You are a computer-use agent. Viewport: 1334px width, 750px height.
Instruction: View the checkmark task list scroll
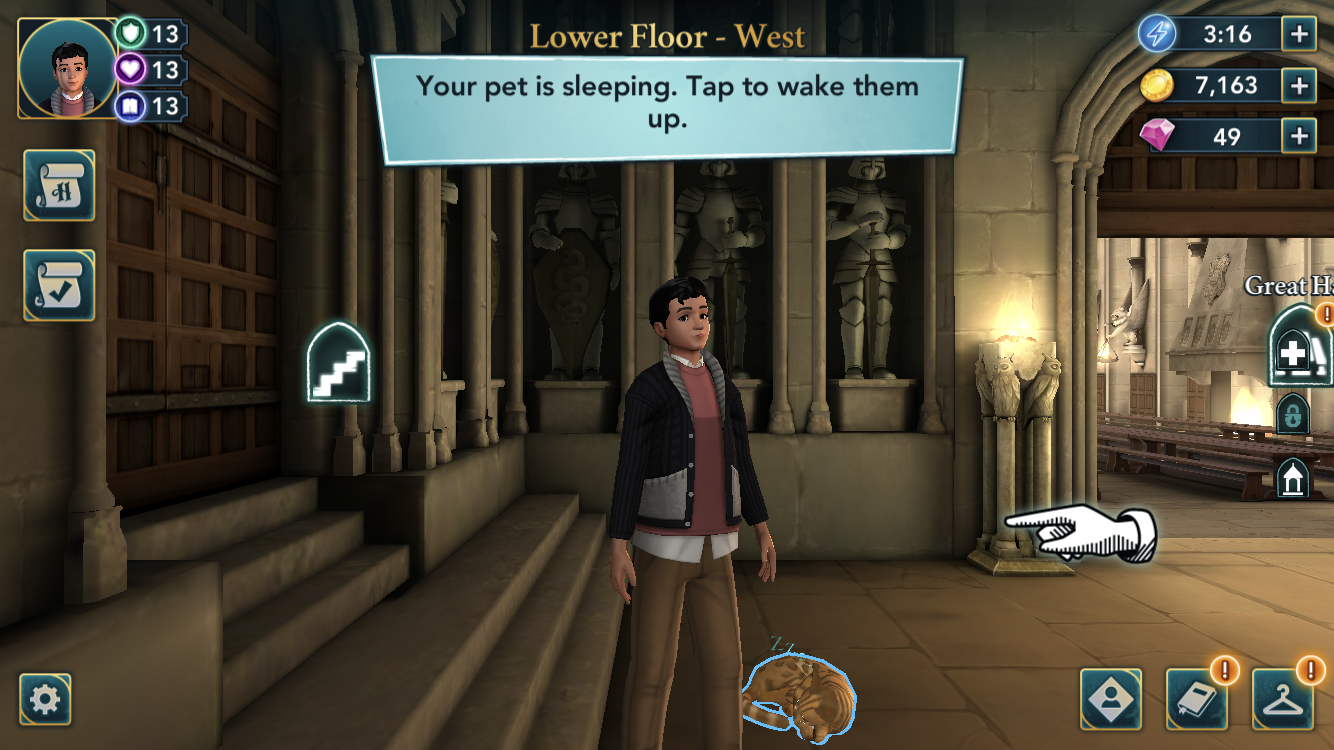click(x=59, y=285)
